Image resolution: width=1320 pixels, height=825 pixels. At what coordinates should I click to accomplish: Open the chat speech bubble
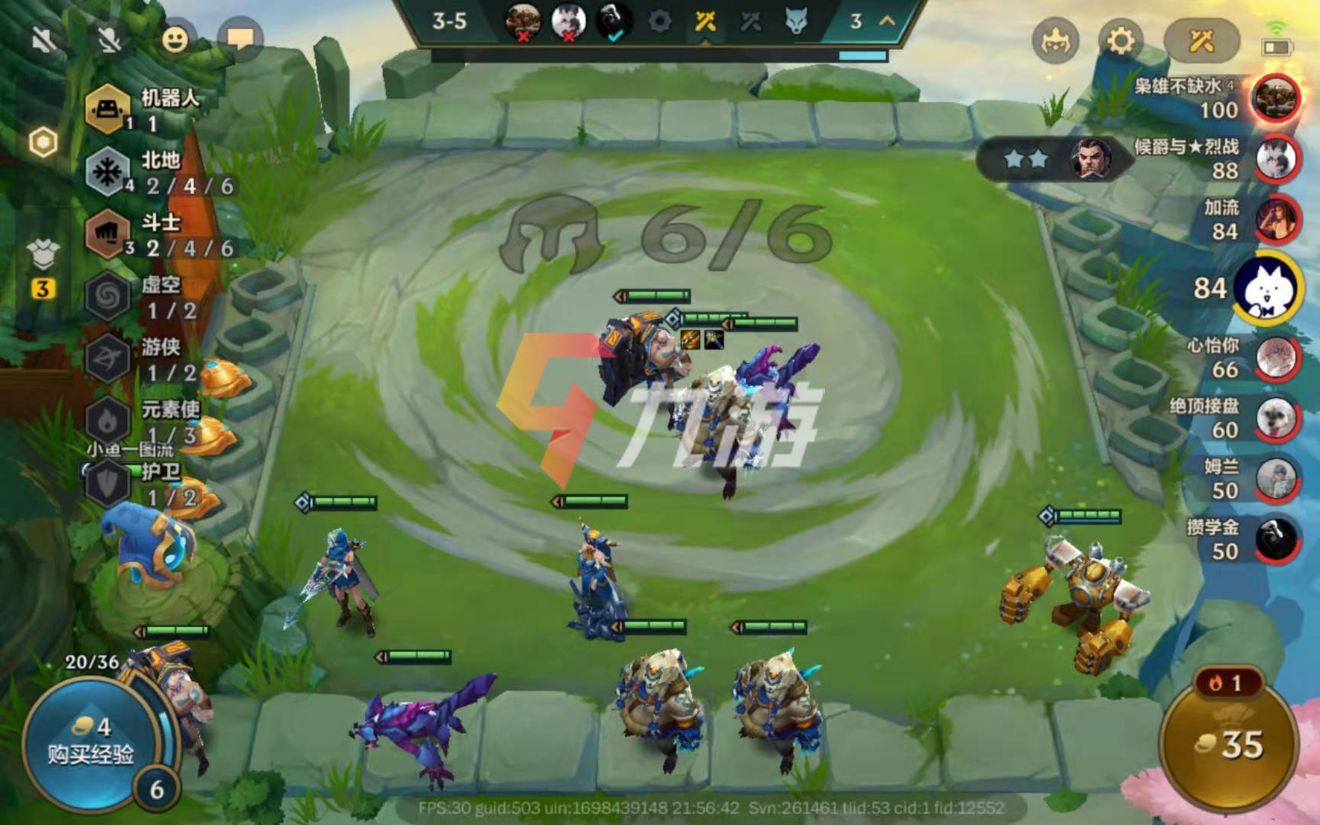click(240, 39)
